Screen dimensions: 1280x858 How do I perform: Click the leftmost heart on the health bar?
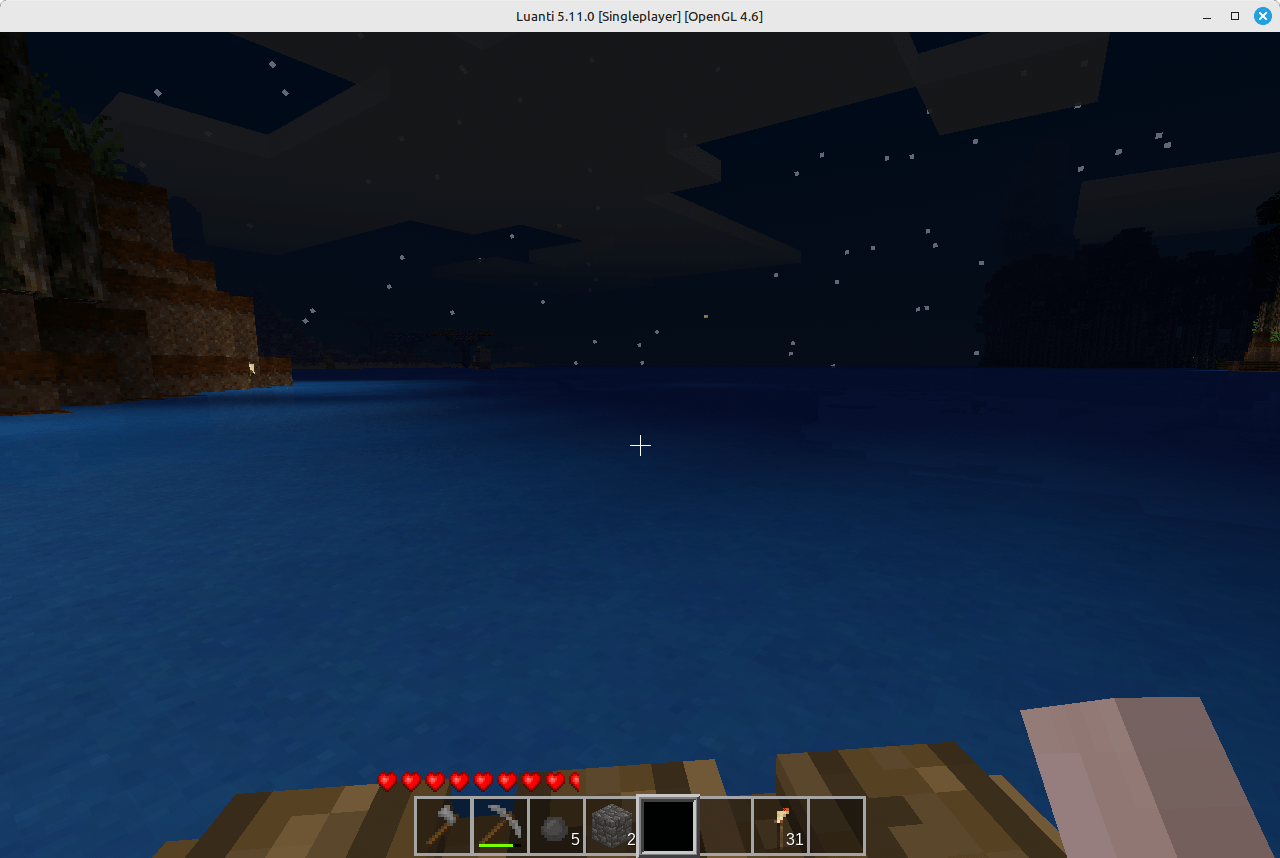click(387, 782)
